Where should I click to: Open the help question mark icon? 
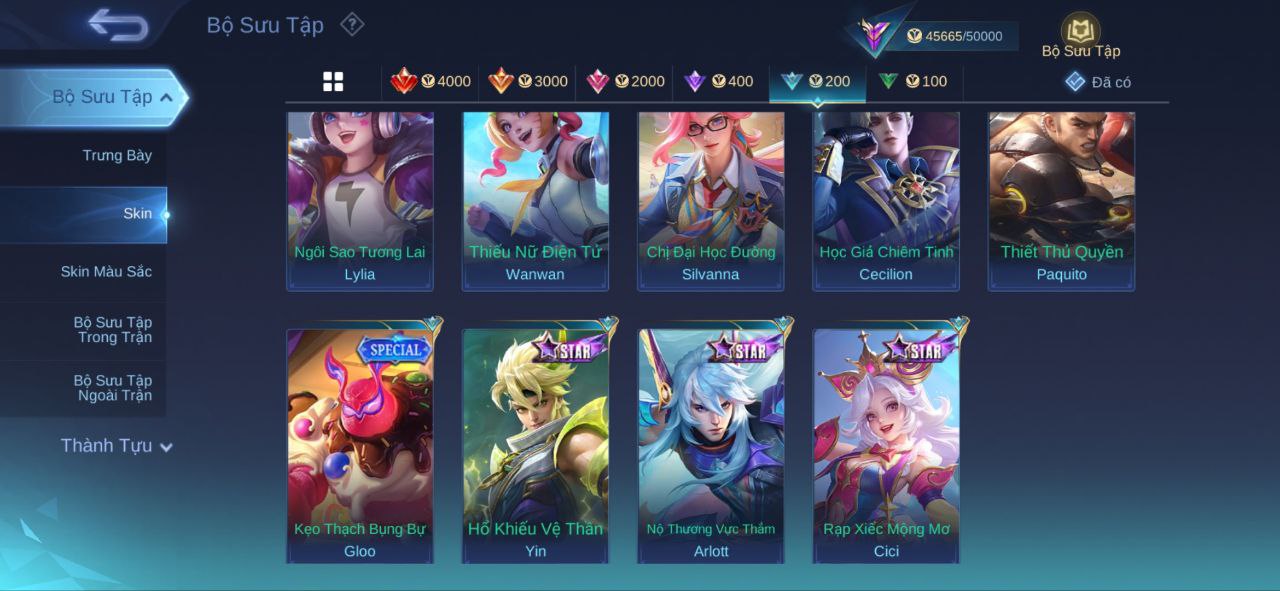tap(352, 24)
